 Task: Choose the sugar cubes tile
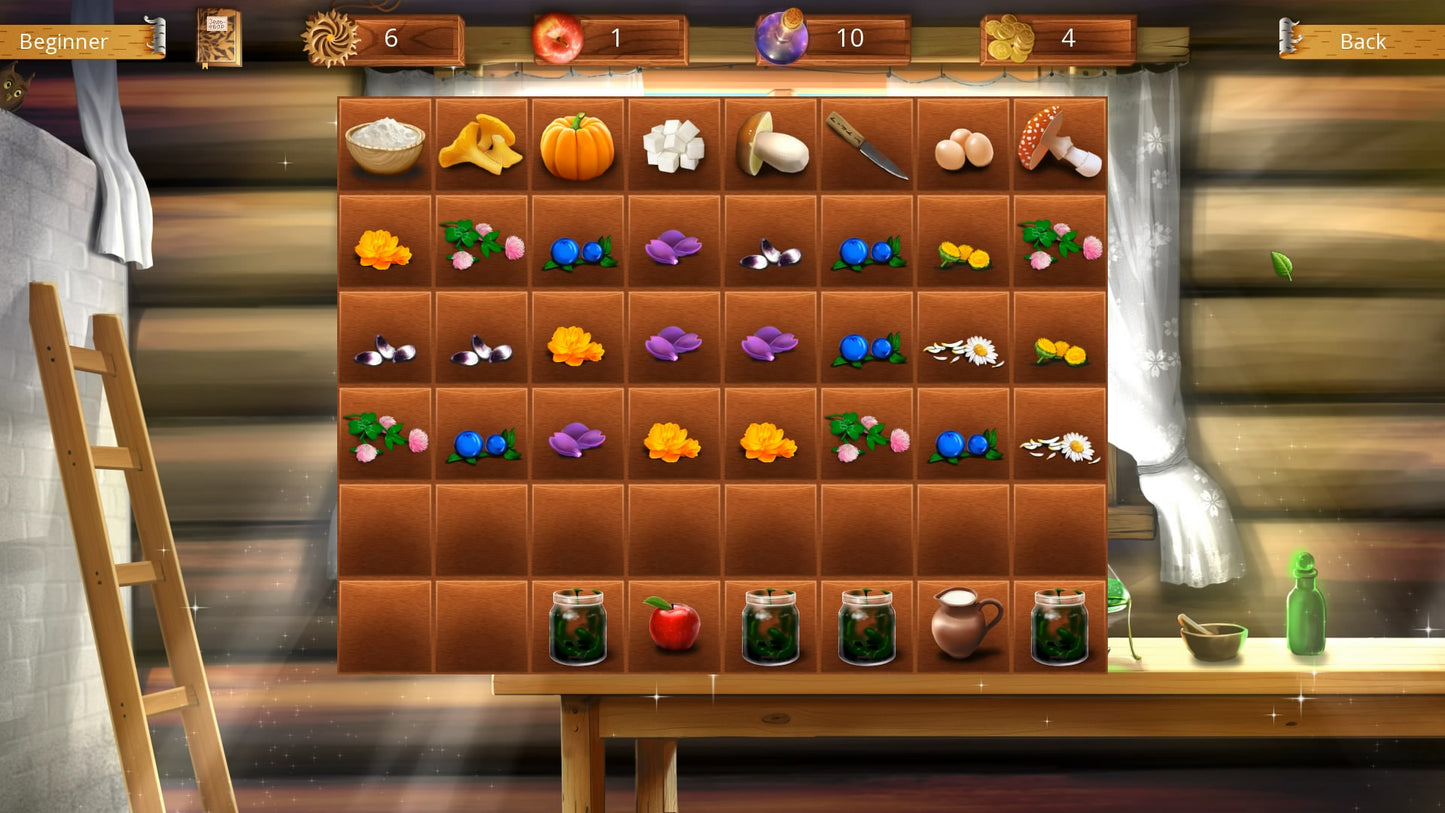pos(674,145)
